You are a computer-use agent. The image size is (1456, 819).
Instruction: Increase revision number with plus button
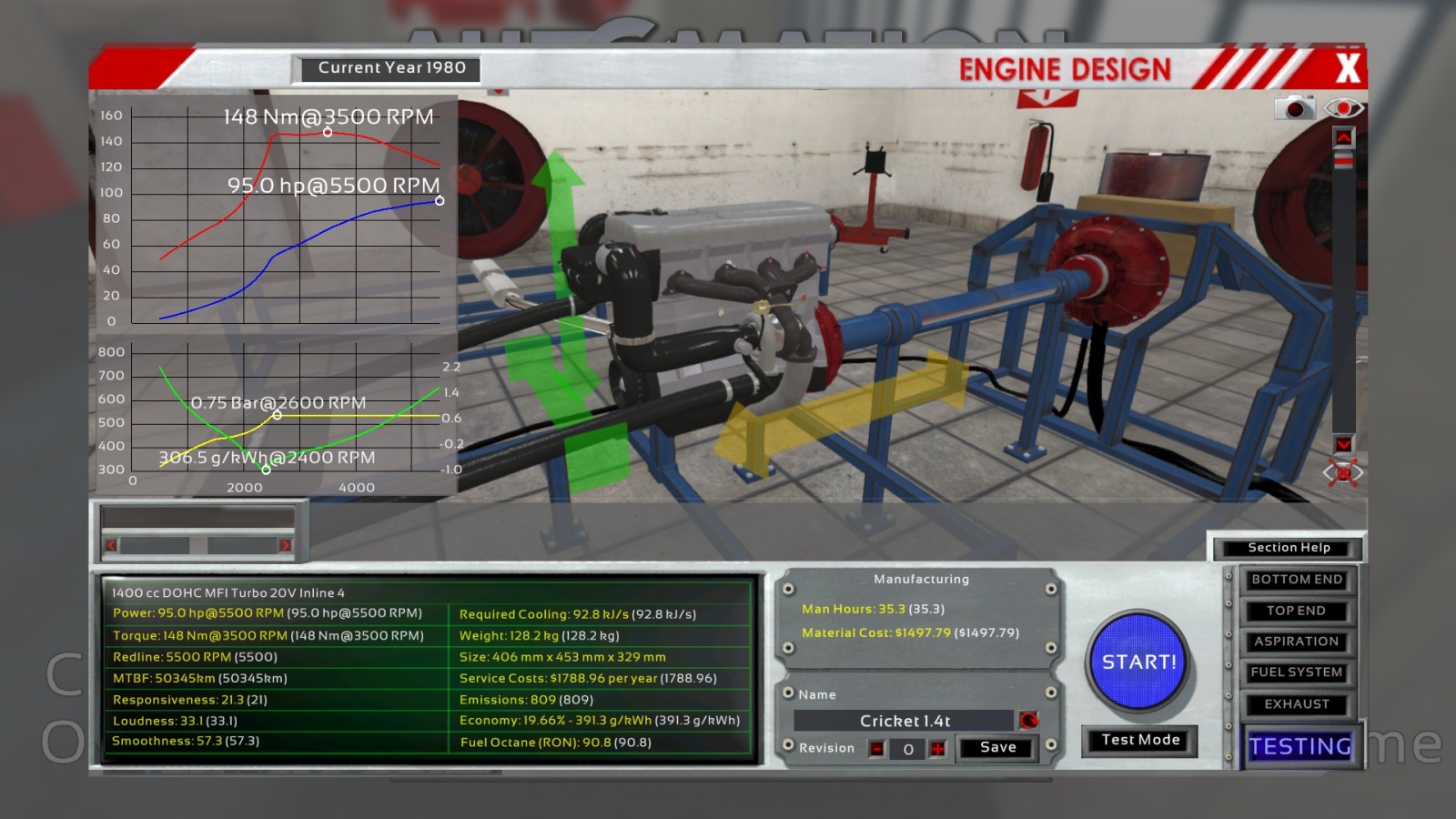(938, 749)
